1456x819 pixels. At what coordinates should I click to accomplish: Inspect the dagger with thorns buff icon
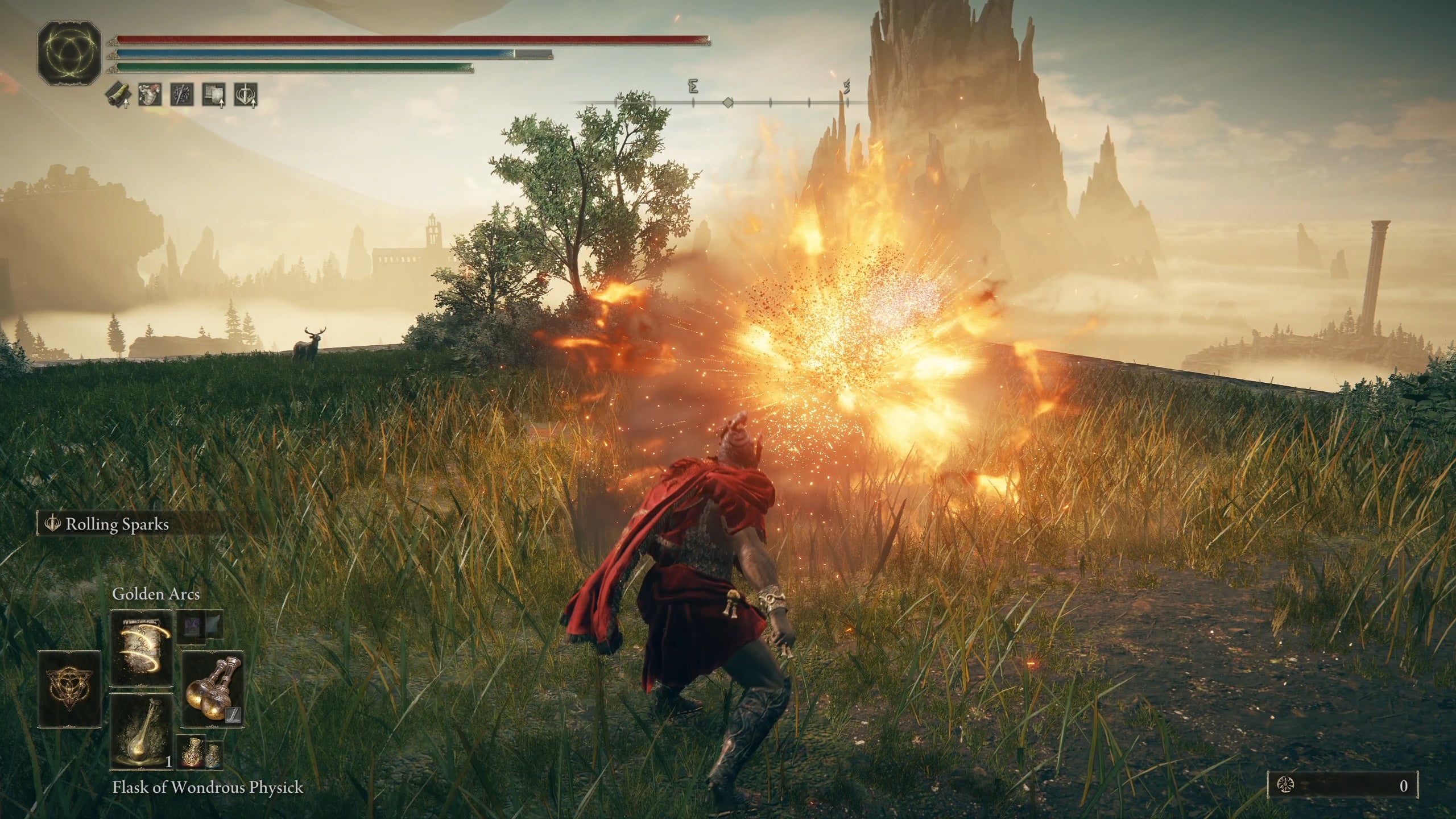pos(182,95)
